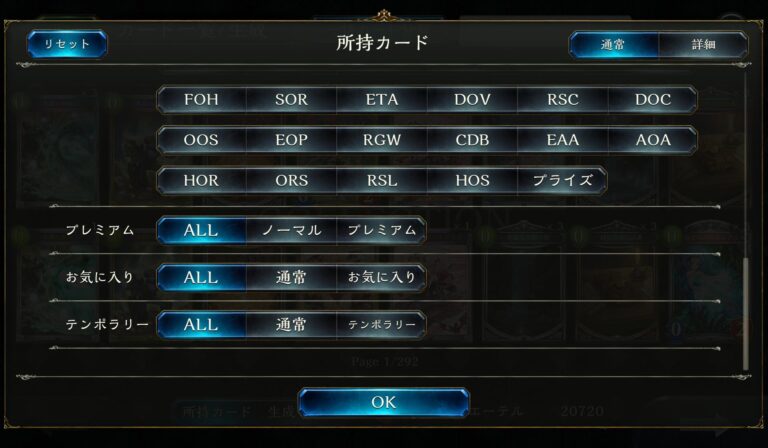Filter by お気に入り favorites only
The height and width of the screenshot is (448, 768).
click(381, 277)
